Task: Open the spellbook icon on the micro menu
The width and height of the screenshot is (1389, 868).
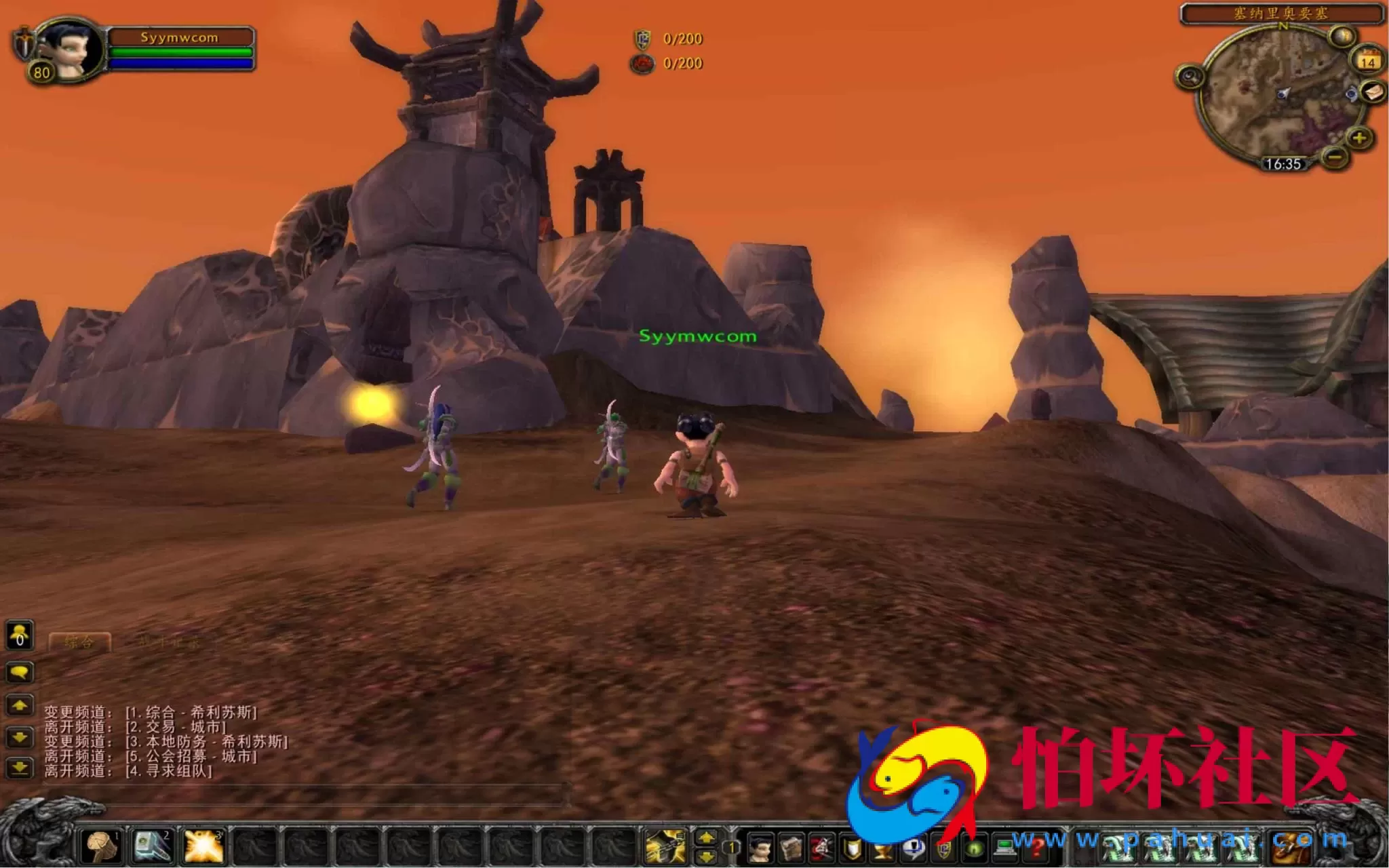Action: click(791, 849)
